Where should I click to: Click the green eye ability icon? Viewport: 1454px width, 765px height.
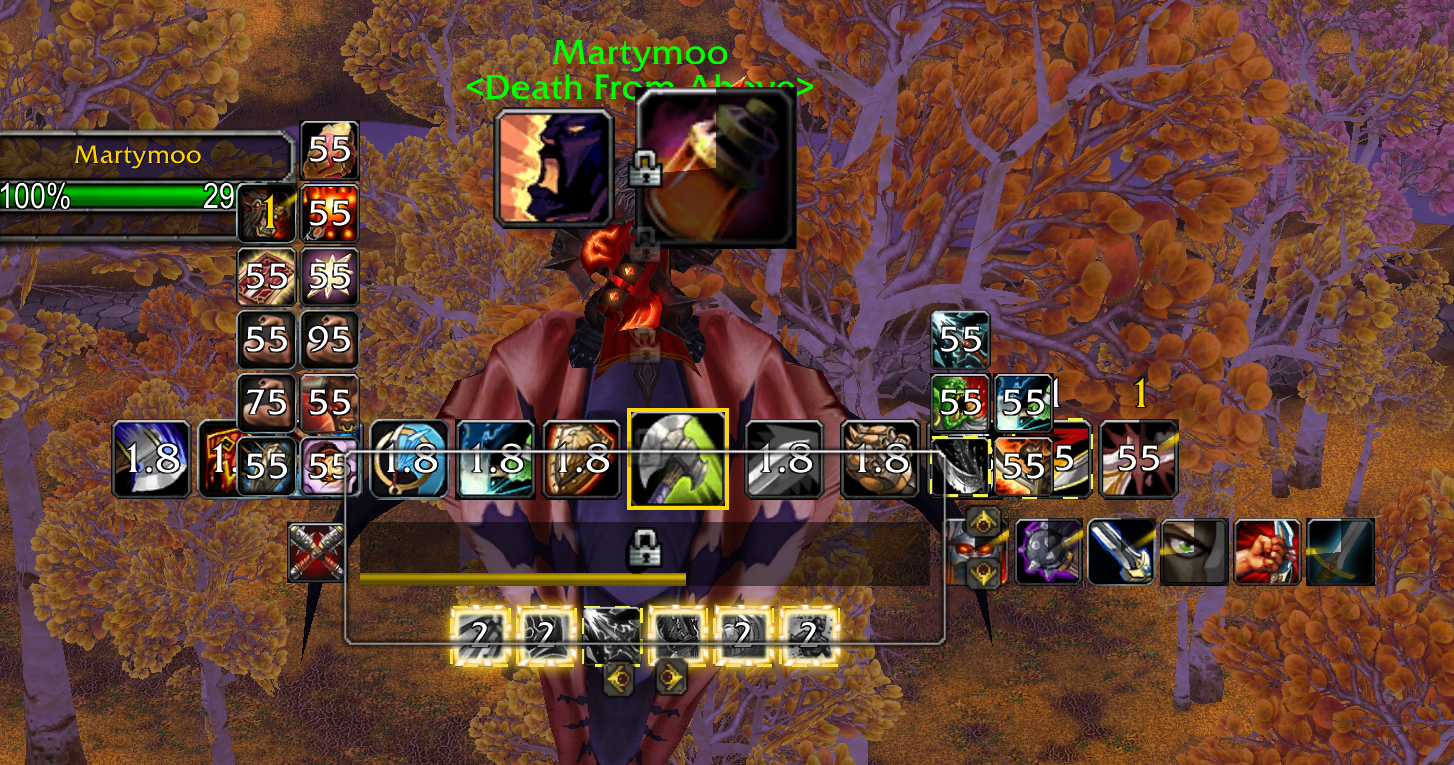coord(1194,552)
